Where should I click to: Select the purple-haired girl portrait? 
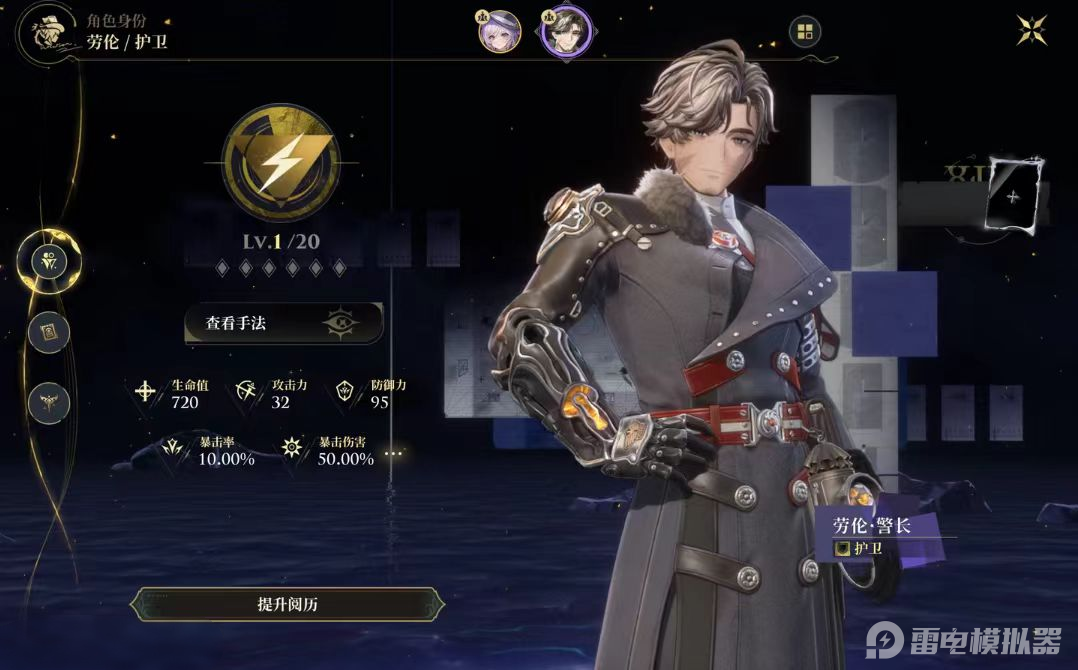498,31
